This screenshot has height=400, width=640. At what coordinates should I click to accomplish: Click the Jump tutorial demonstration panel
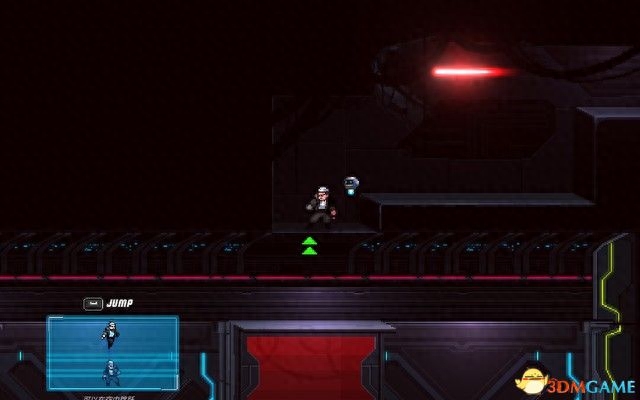[x=112, y=352]
